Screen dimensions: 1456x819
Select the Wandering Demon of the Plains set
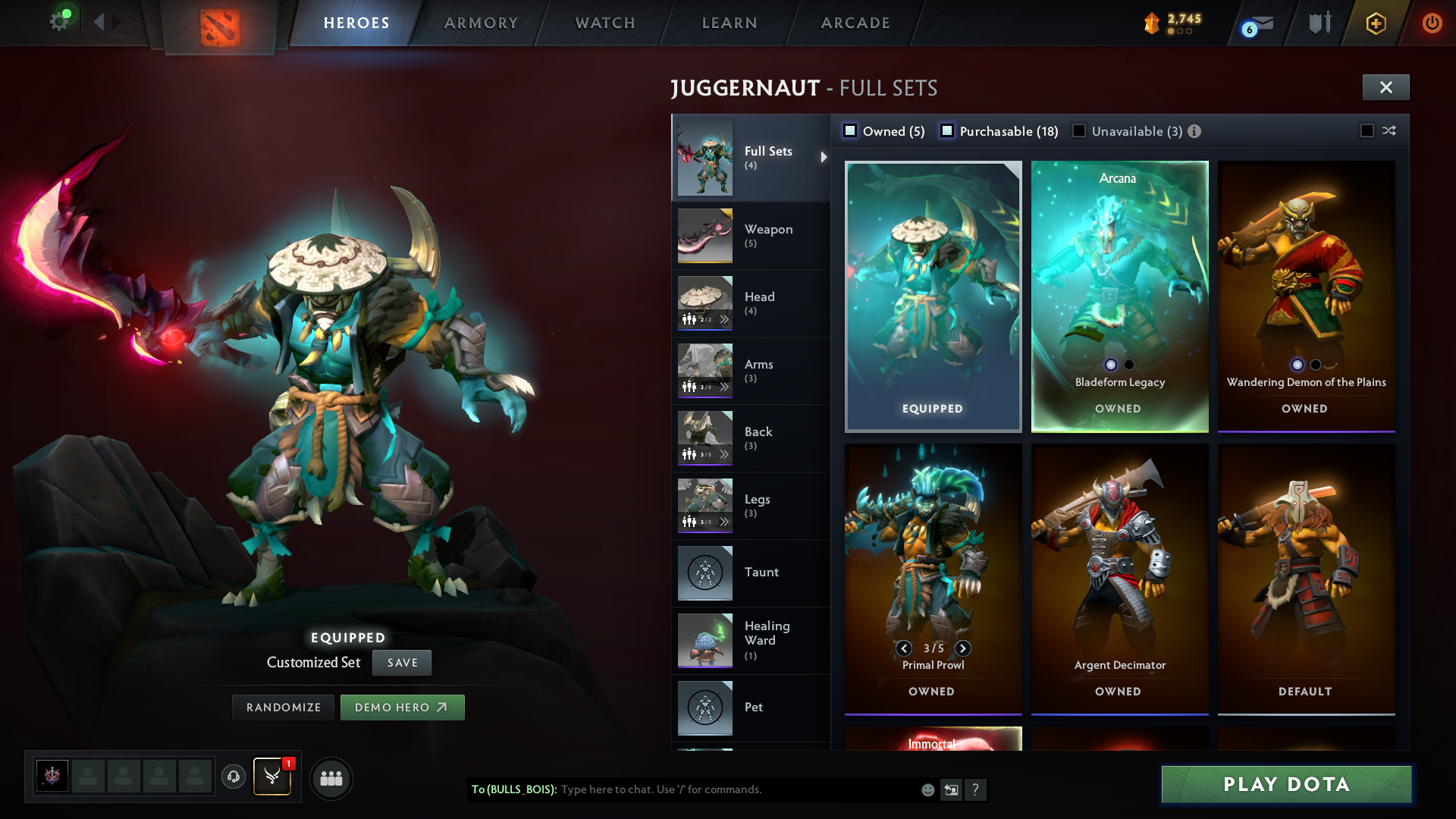click(x=1306, y=296)
